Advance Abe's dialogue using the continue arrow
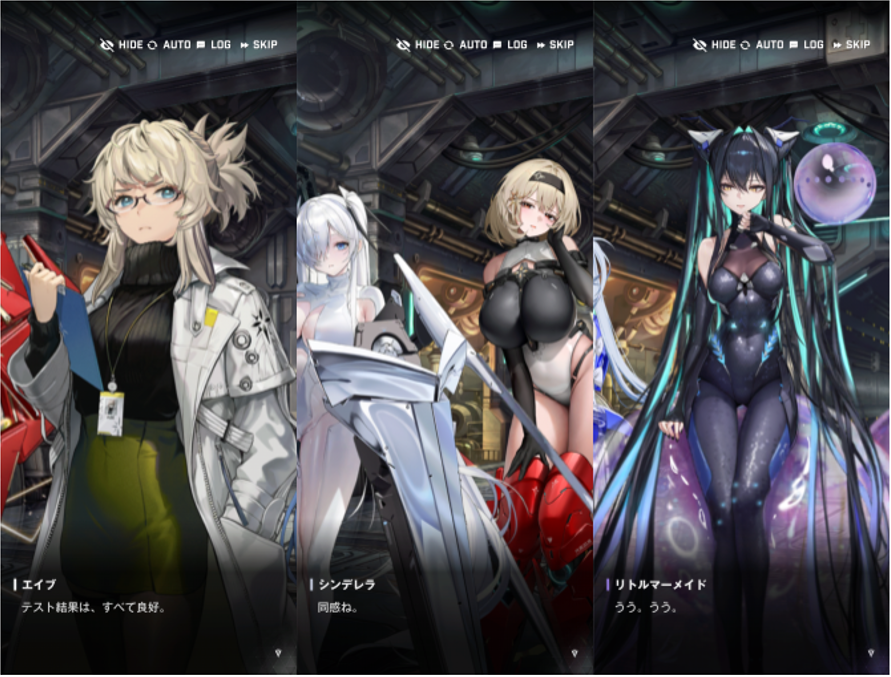This screenshot has width=891, height=677. click(279, 653)
